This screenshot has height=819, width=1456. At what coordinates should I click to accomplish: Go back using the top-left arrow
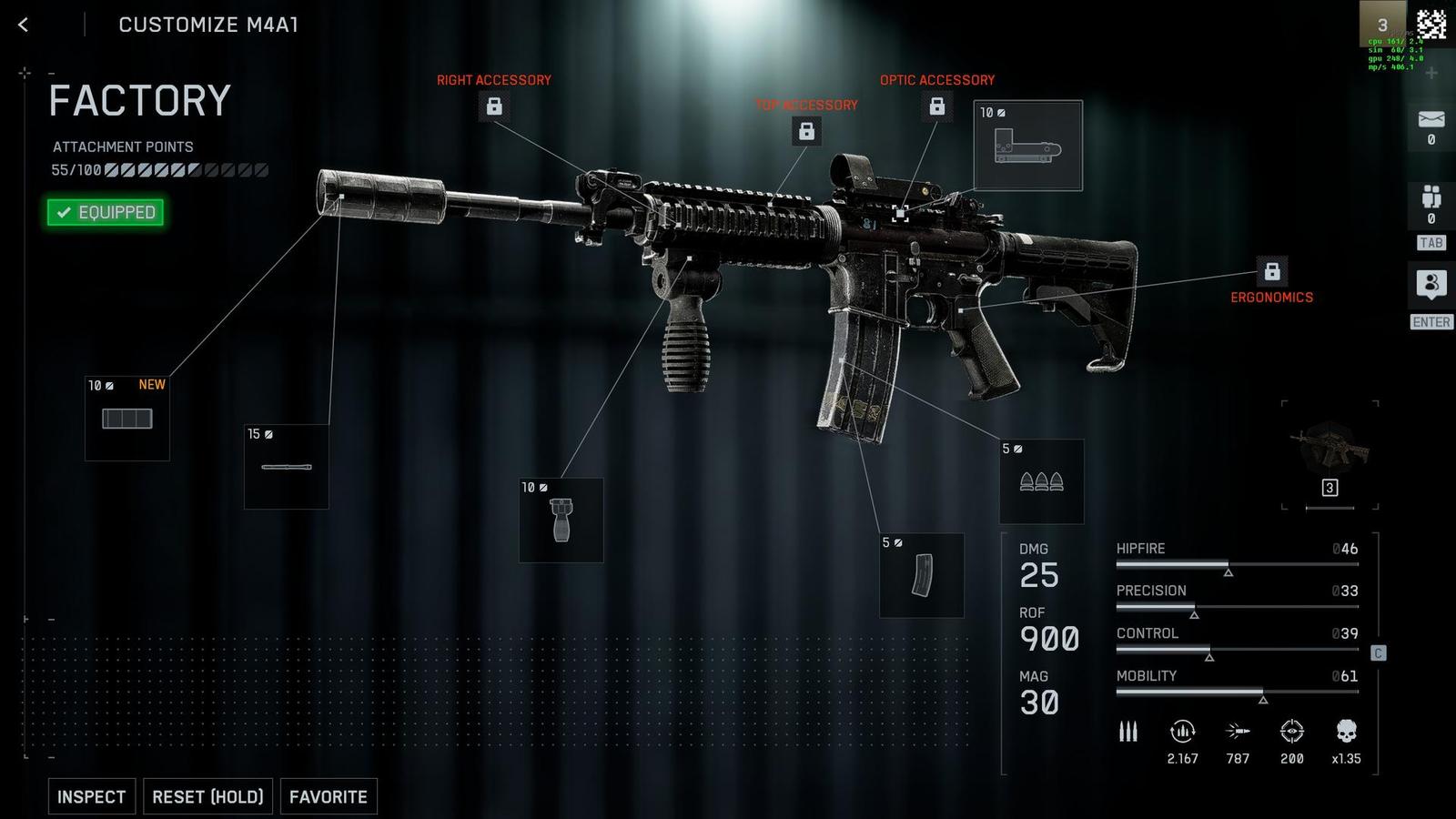(x=24, y=25)
